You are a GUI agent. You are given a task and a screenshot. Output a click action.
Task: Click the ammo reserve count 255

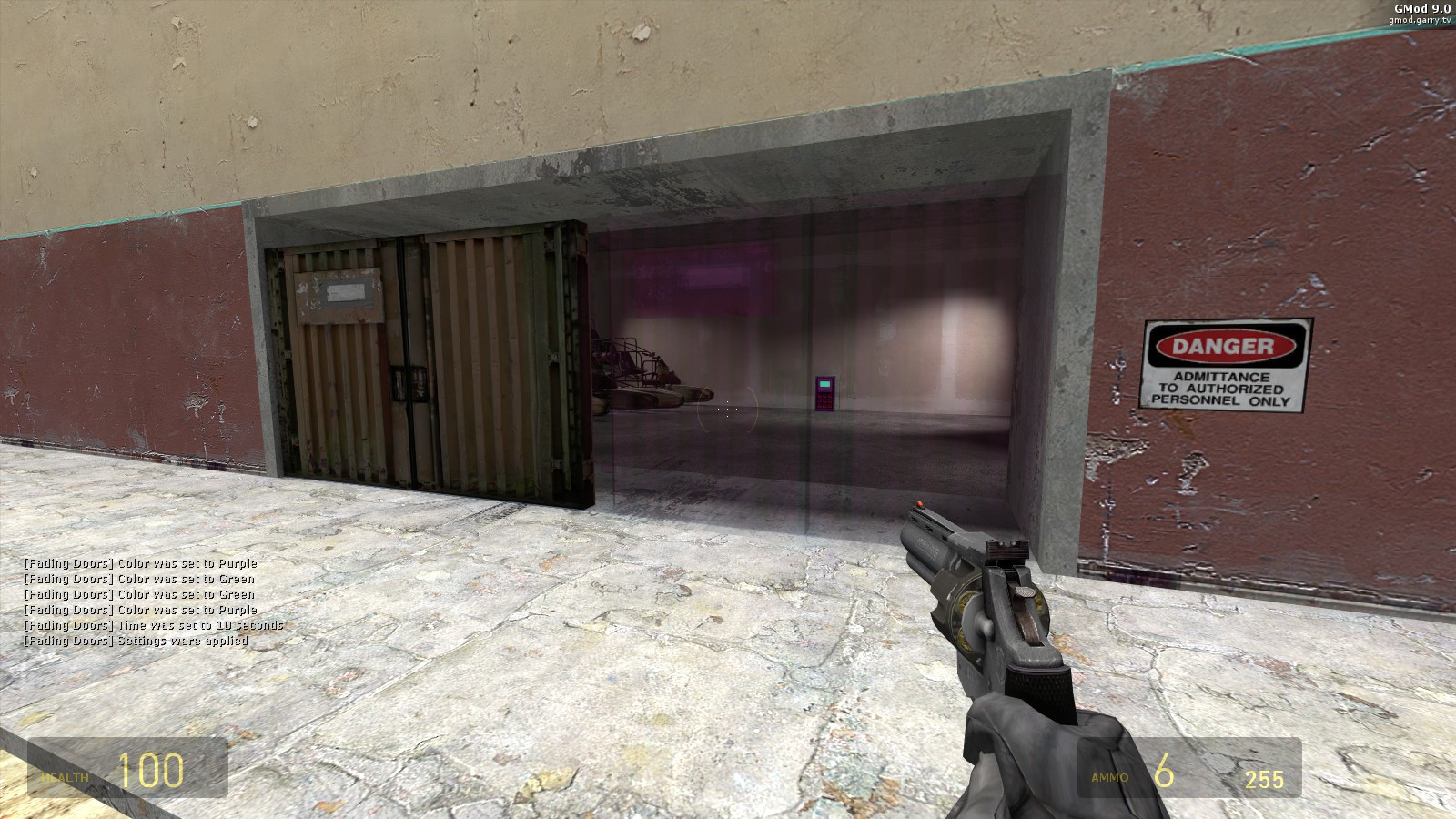point(1265,776)
